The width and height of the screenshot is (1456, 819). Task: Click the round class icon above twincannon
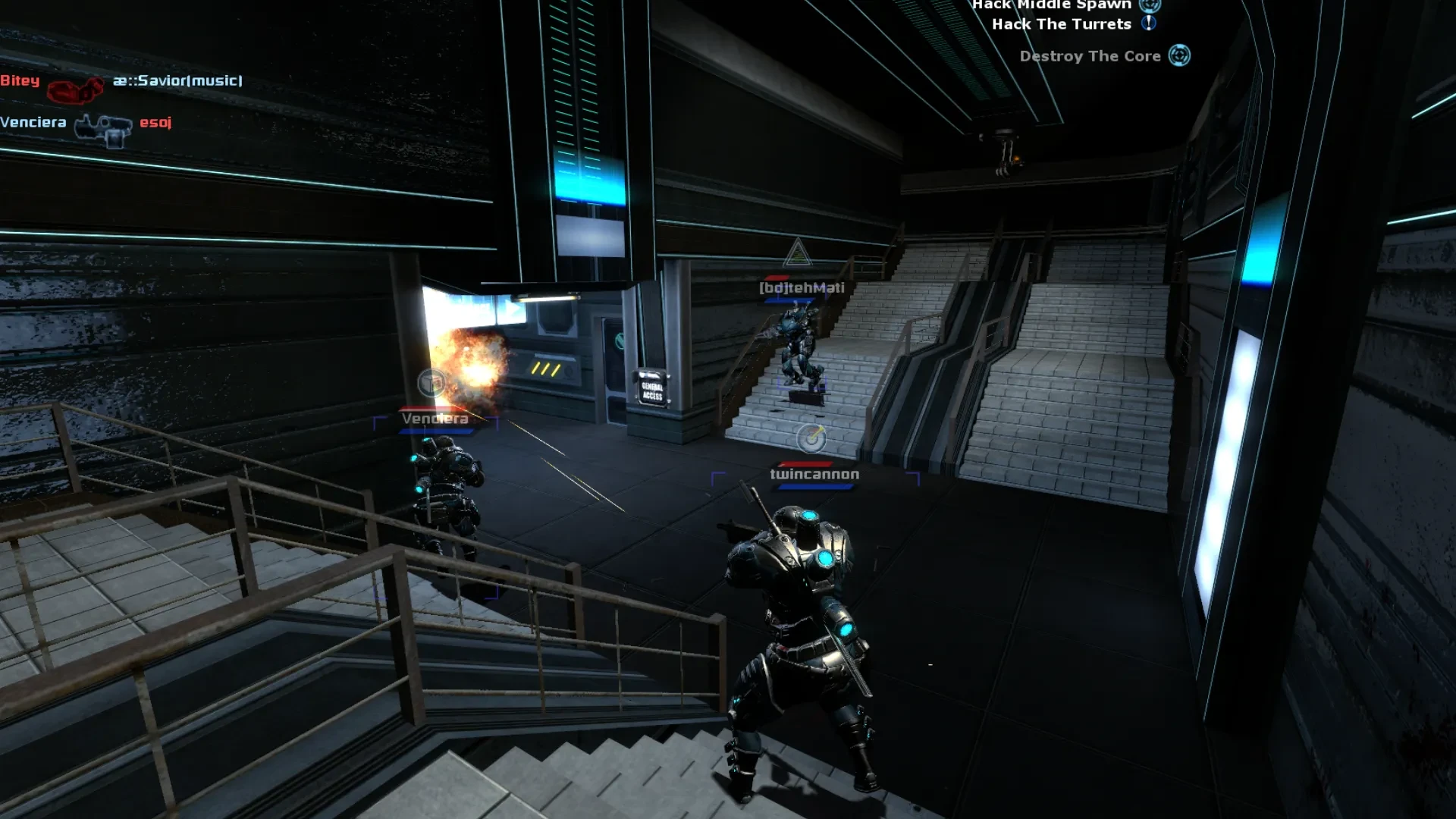(x=811, y=438)
